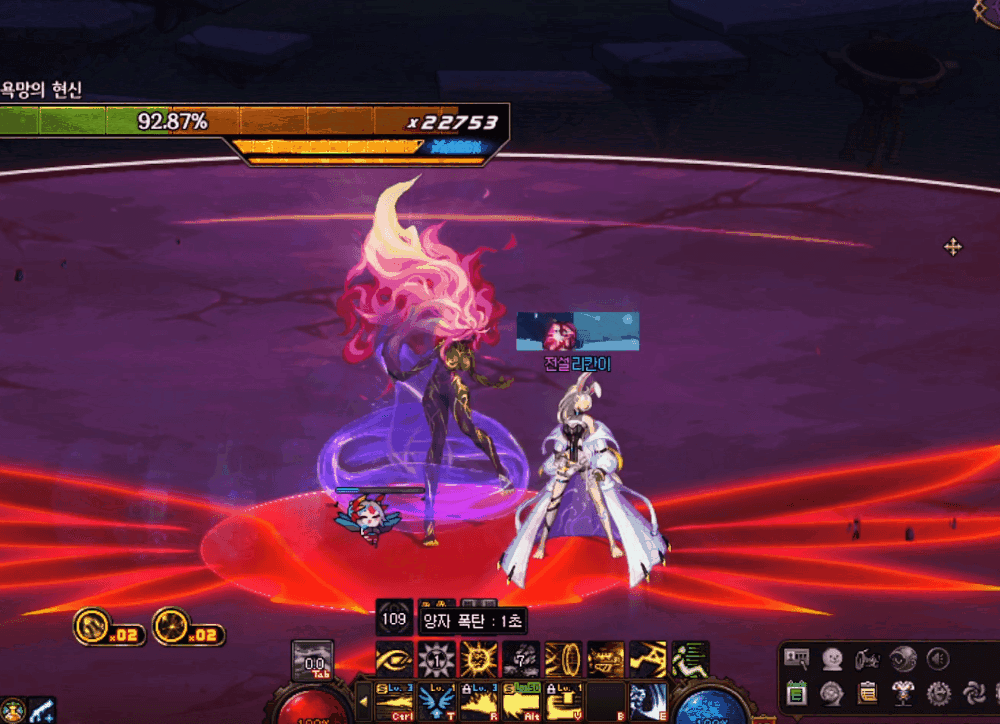Open the gear settings menu
This screenshot has width=1000, height=724.
(x=938, y=691)
